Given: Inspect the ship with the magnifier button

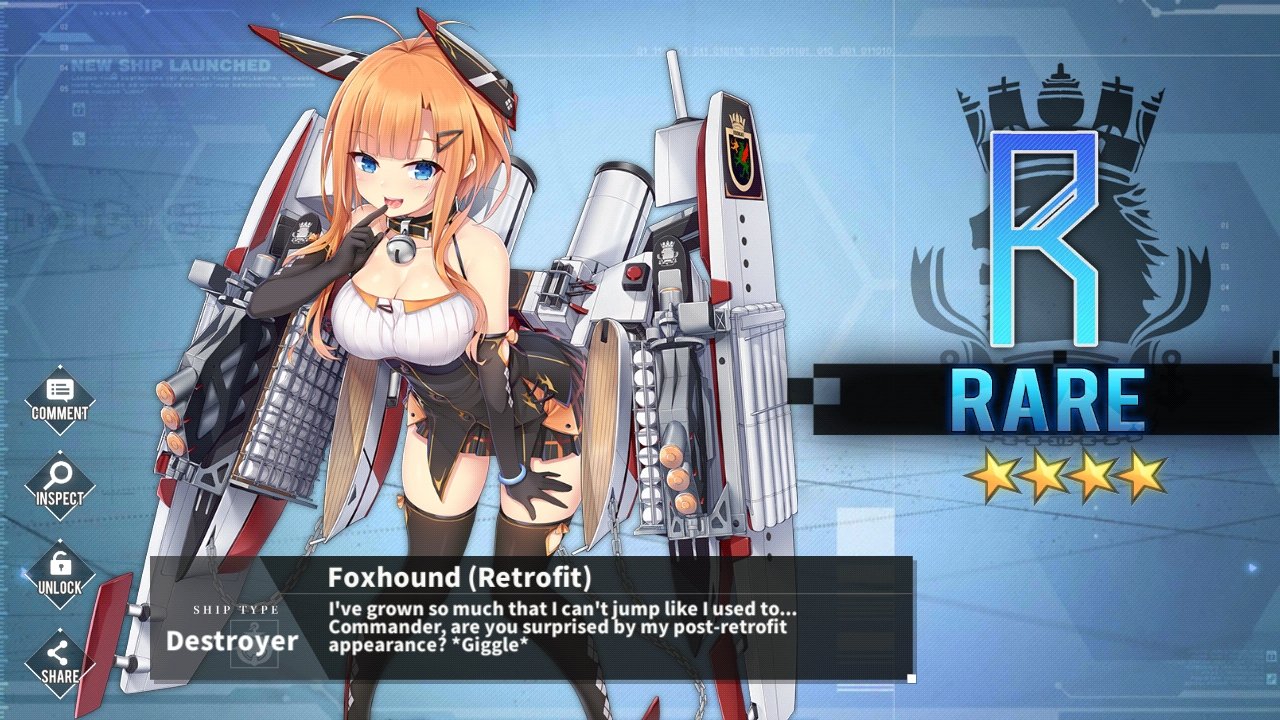Looking at the screenshot, I should [x=60, y=485].
